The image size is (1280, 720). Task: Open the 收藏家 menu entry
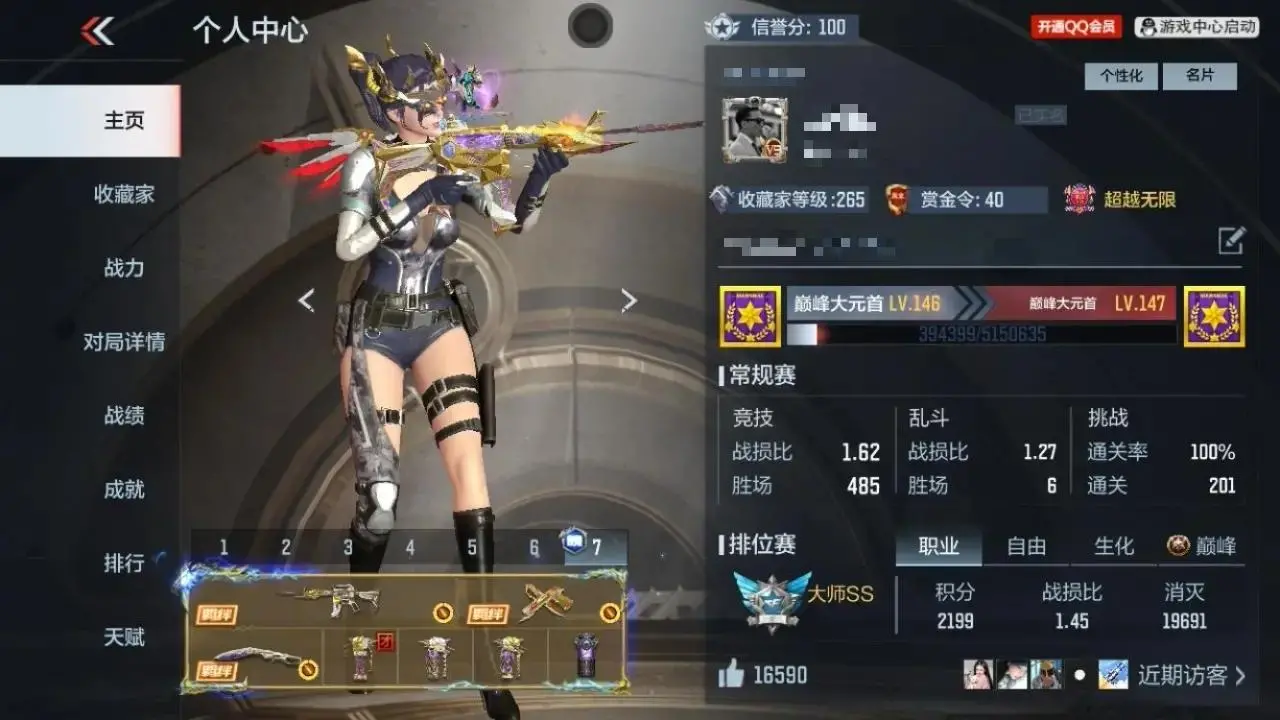124,194
